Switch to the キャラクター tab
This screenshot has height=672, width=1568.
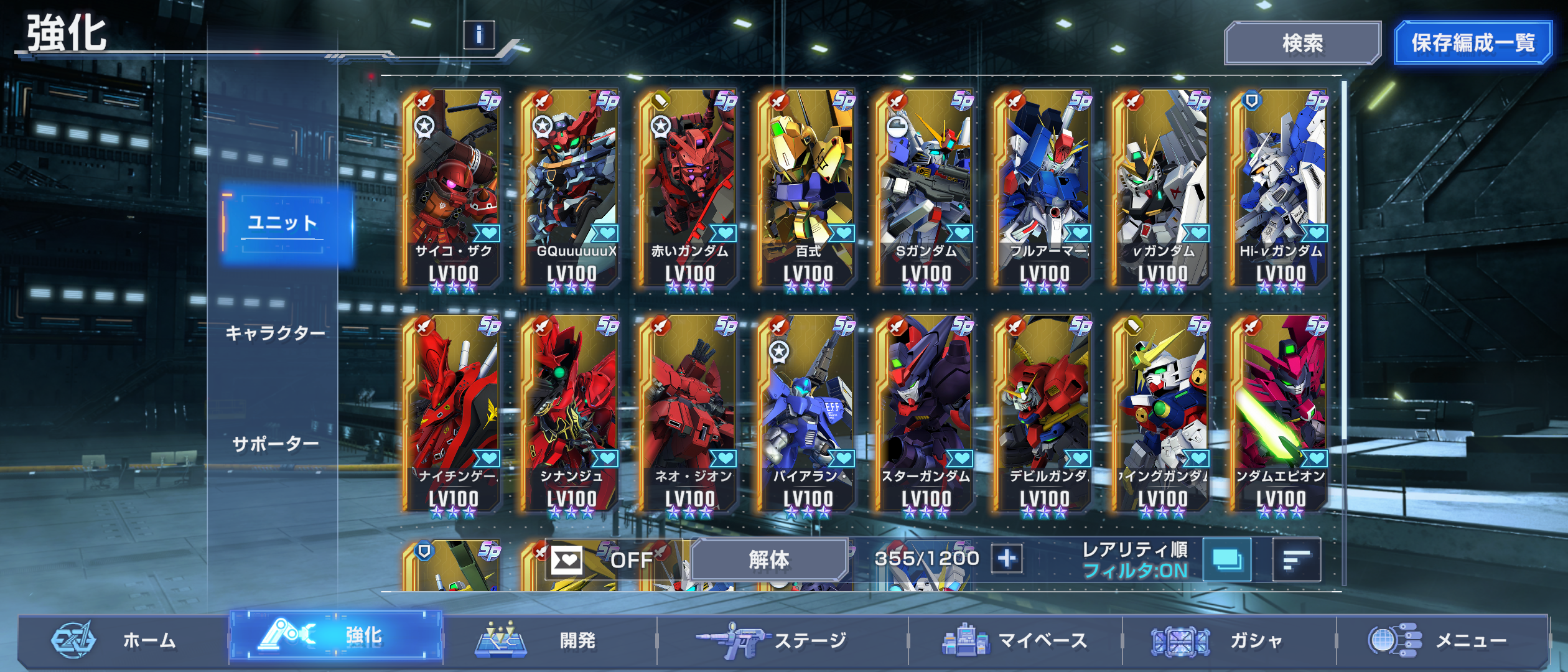[x=275, y=334]
